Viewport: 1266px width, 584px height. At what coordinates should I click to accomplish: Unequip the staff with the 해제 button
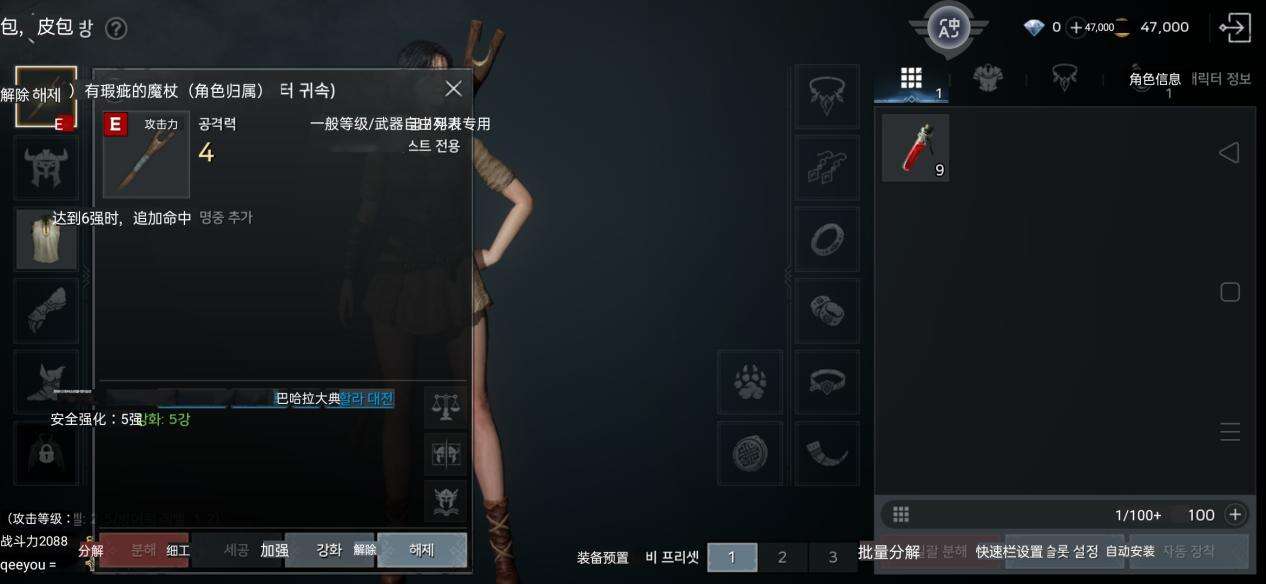[421, 550]
